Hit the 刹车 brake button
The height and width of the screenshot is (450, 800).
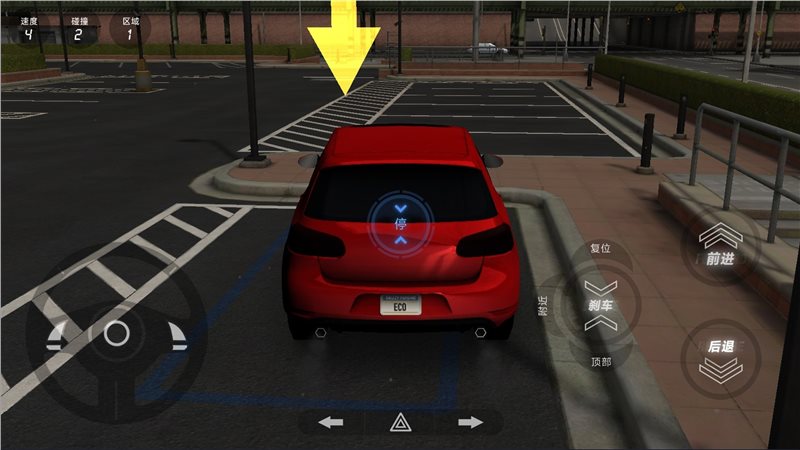(600, 306)
